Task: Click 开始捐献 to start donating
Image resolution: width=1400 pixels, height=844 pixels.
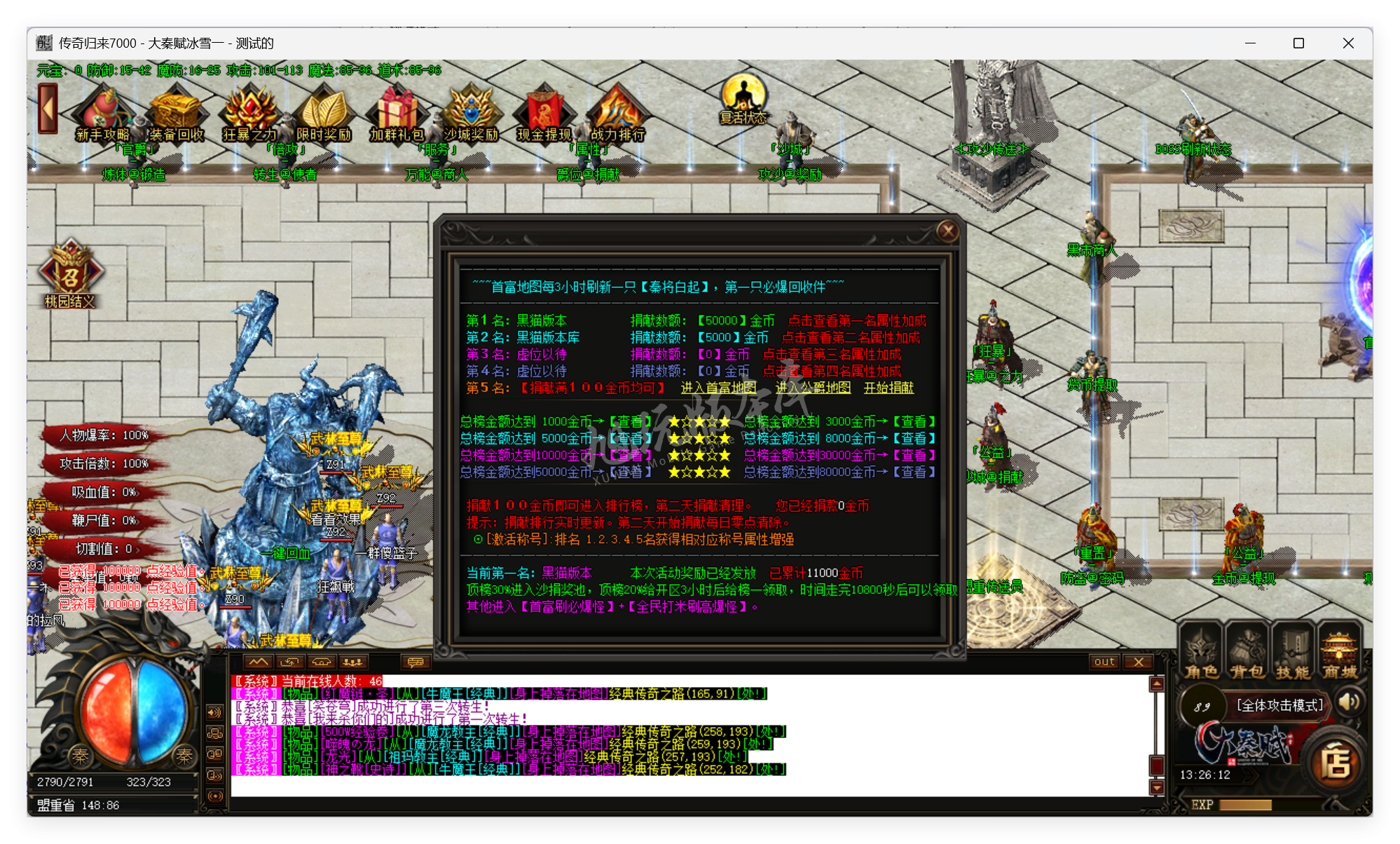Action: (889, 388)
